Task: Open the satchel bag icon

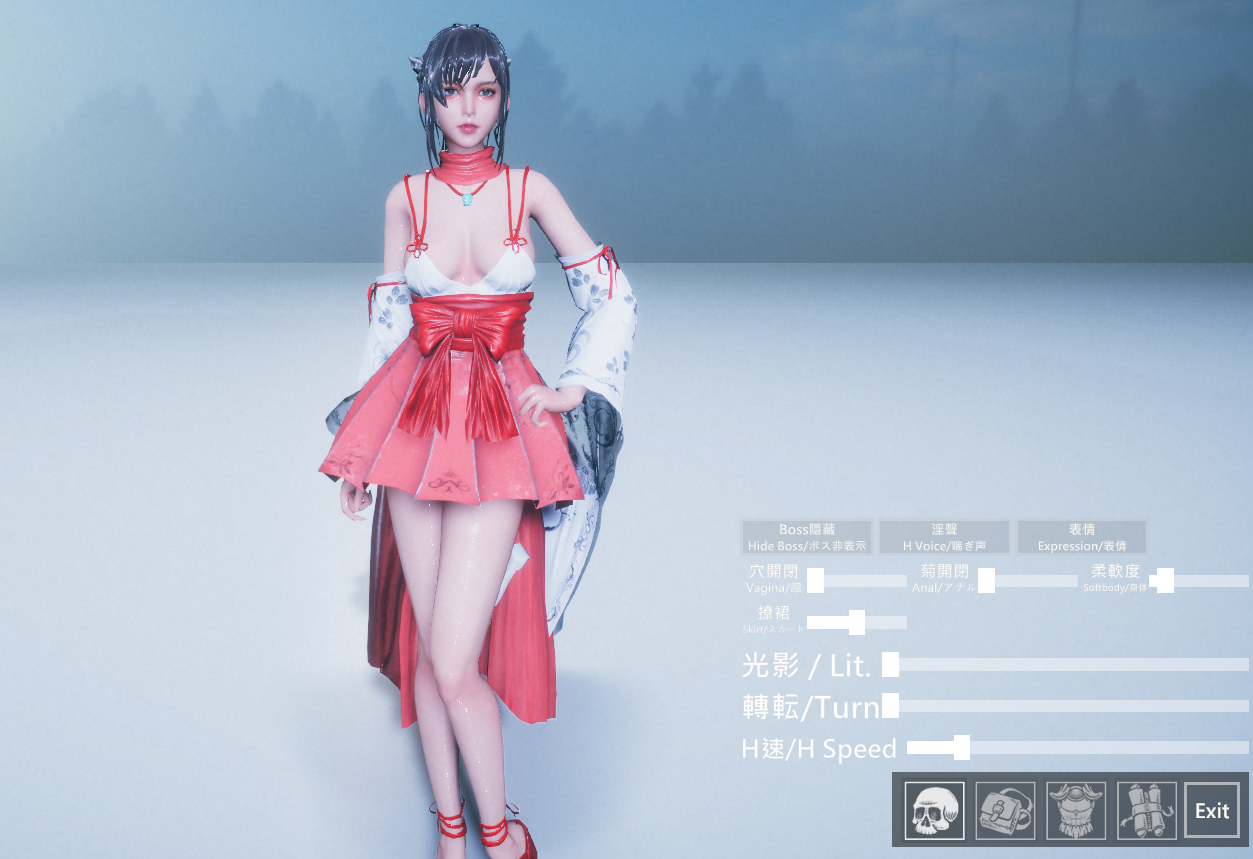Action: pyautogui.click(x=1005, y=810)
